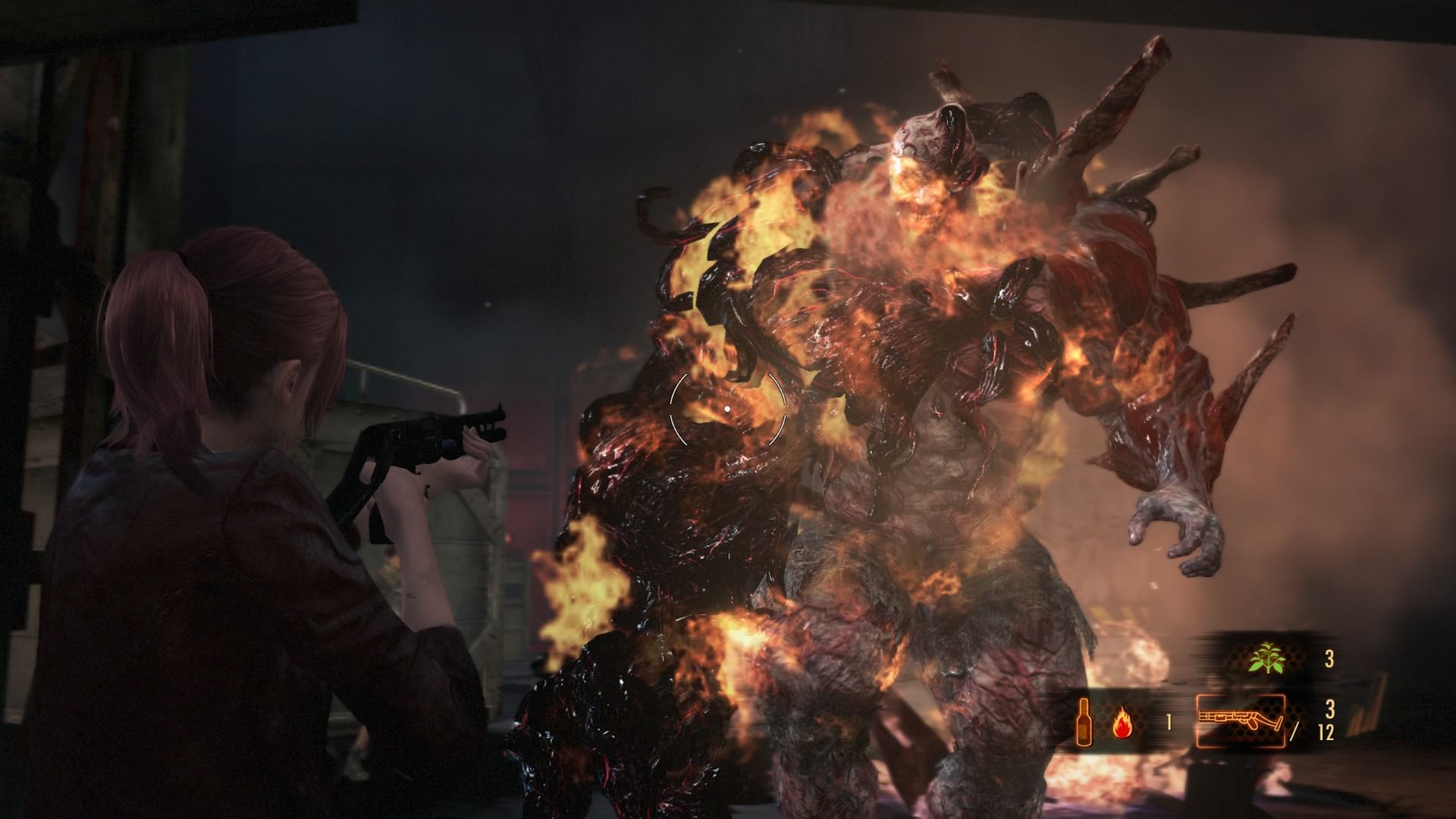The image size is (1456, 819).
Task: Click the loaded ammo count of 3
Action: tap(1330, 708)
